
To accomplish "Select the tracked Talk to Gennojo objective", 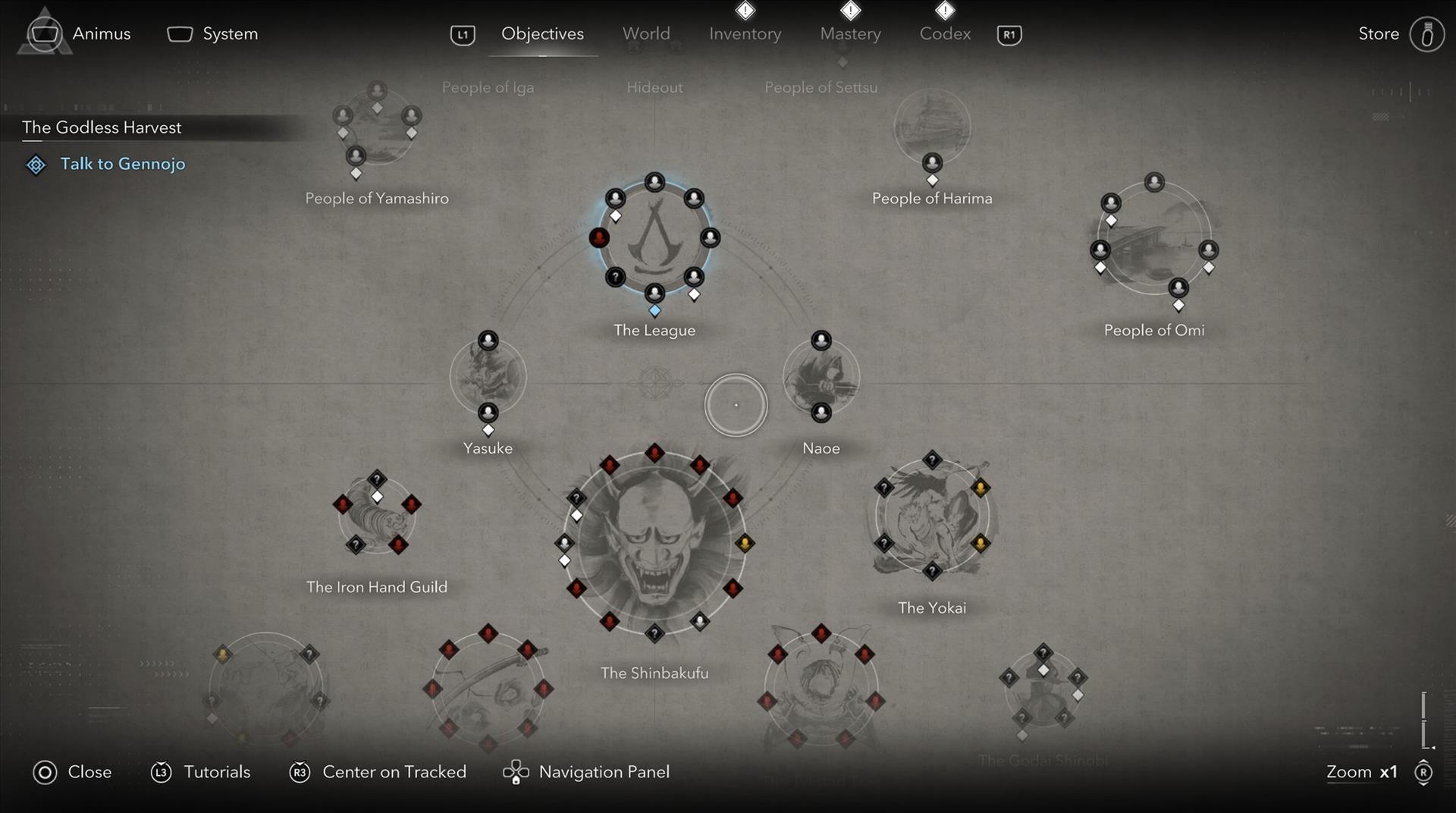I will click(122, 164).
